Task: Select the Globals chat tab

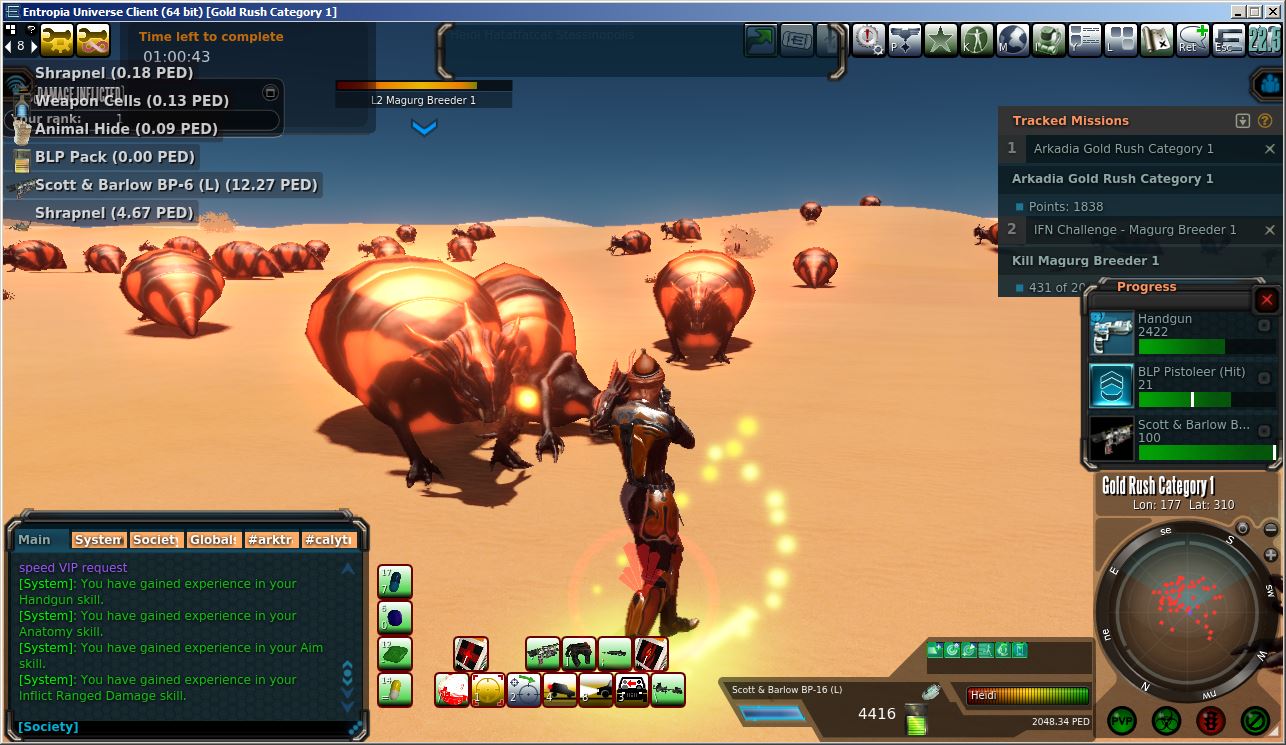Action: 214,540
